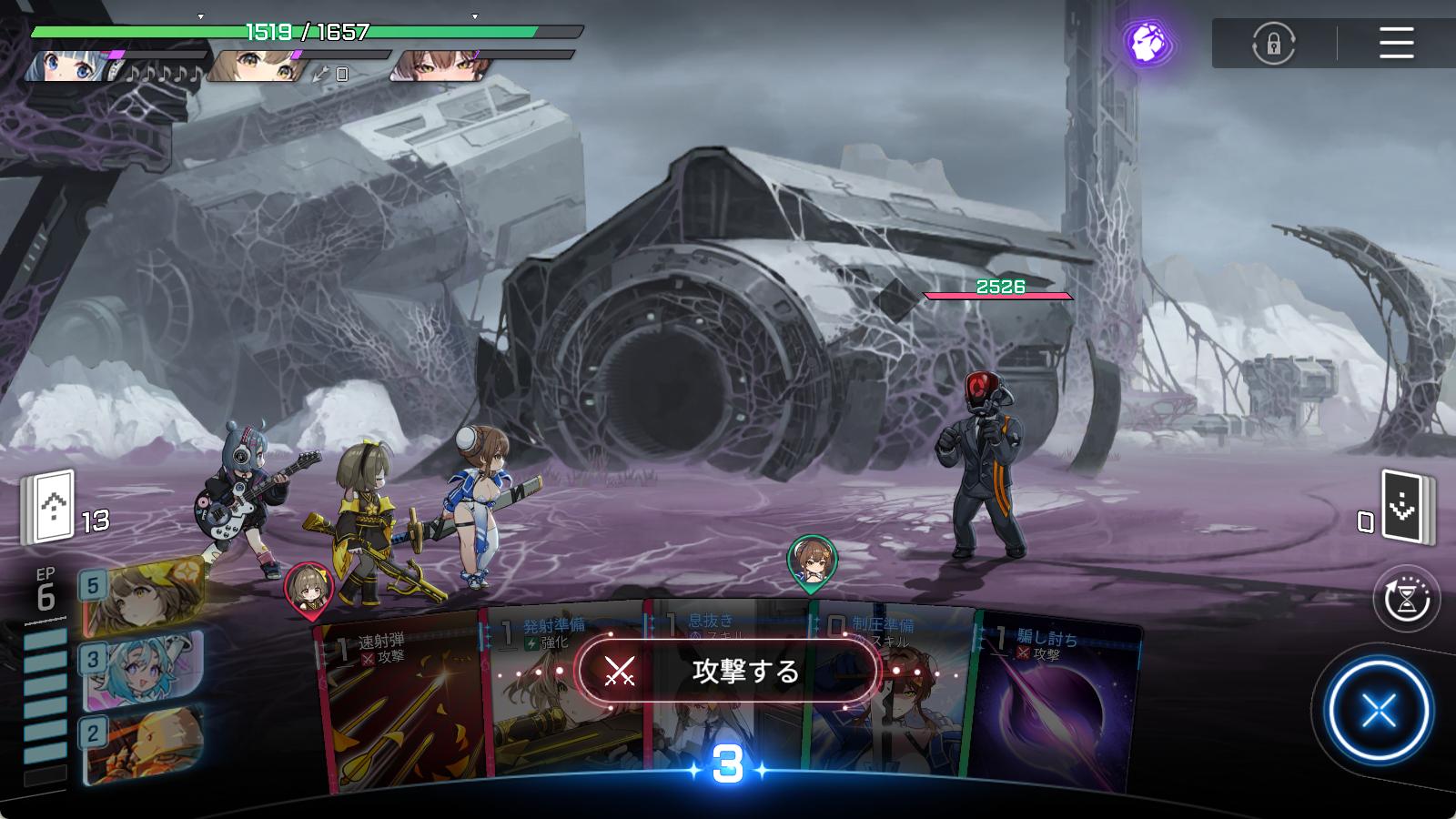Image resolution: width=1456 pixels, height=819 pixels.
Task: Toggle the padlock auto-lock icon
Action: pyautogui.click(x=1273, y=43)
